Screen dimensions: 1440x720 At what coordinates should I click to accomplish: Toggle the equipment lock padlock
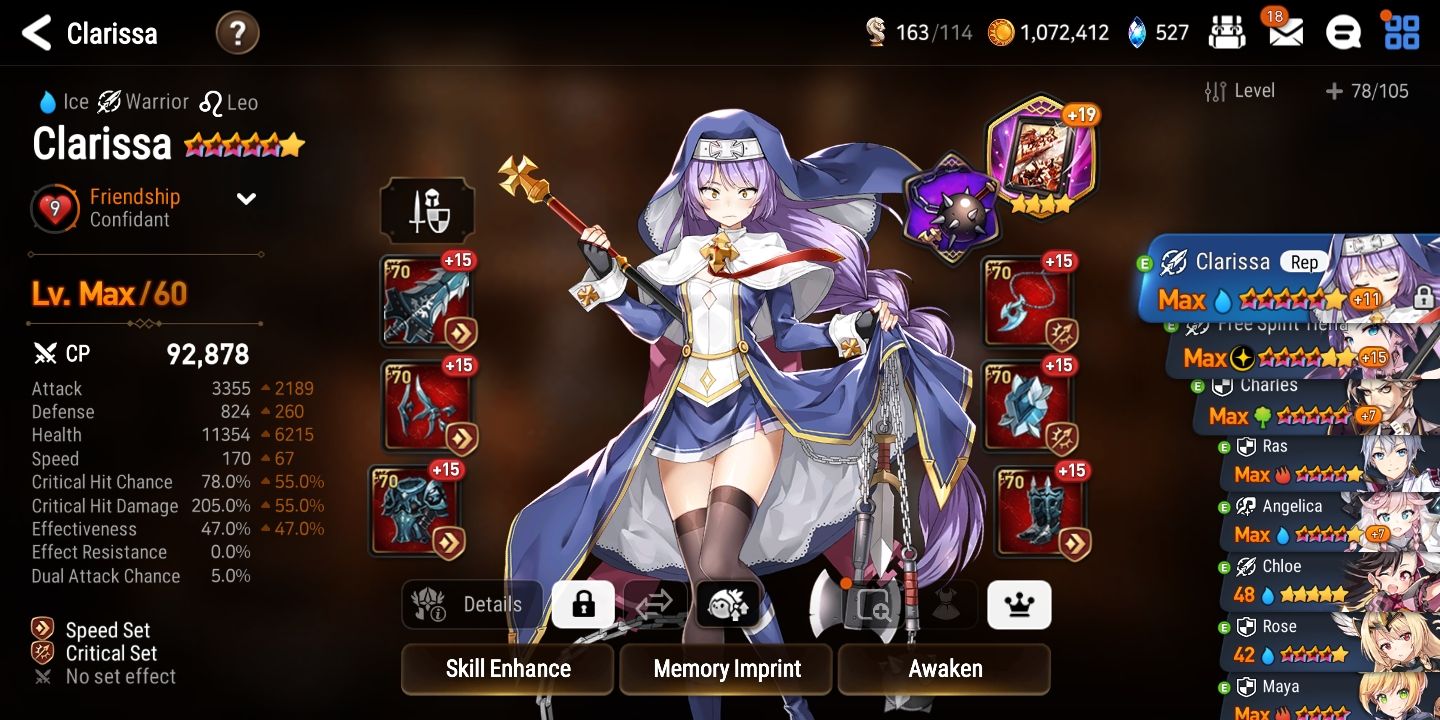click(583, 604)
